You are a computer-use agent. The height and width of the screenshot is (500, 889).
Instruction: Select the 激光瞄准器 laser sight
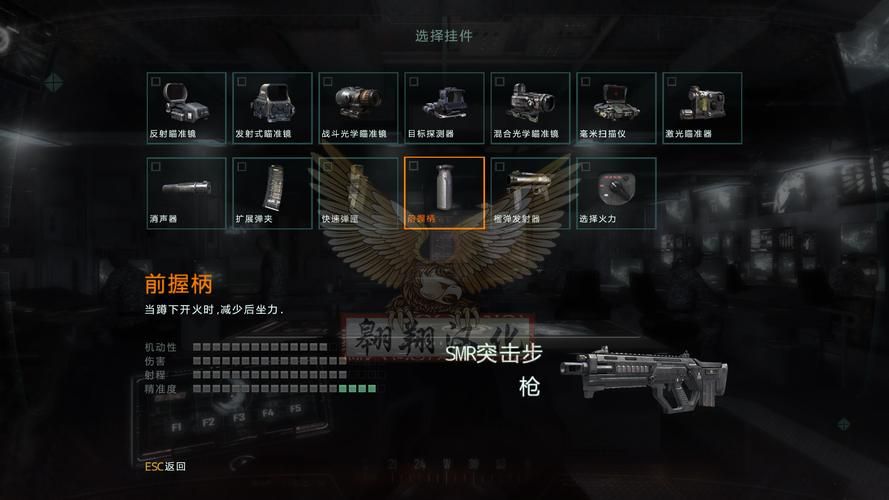click(702, 108)
